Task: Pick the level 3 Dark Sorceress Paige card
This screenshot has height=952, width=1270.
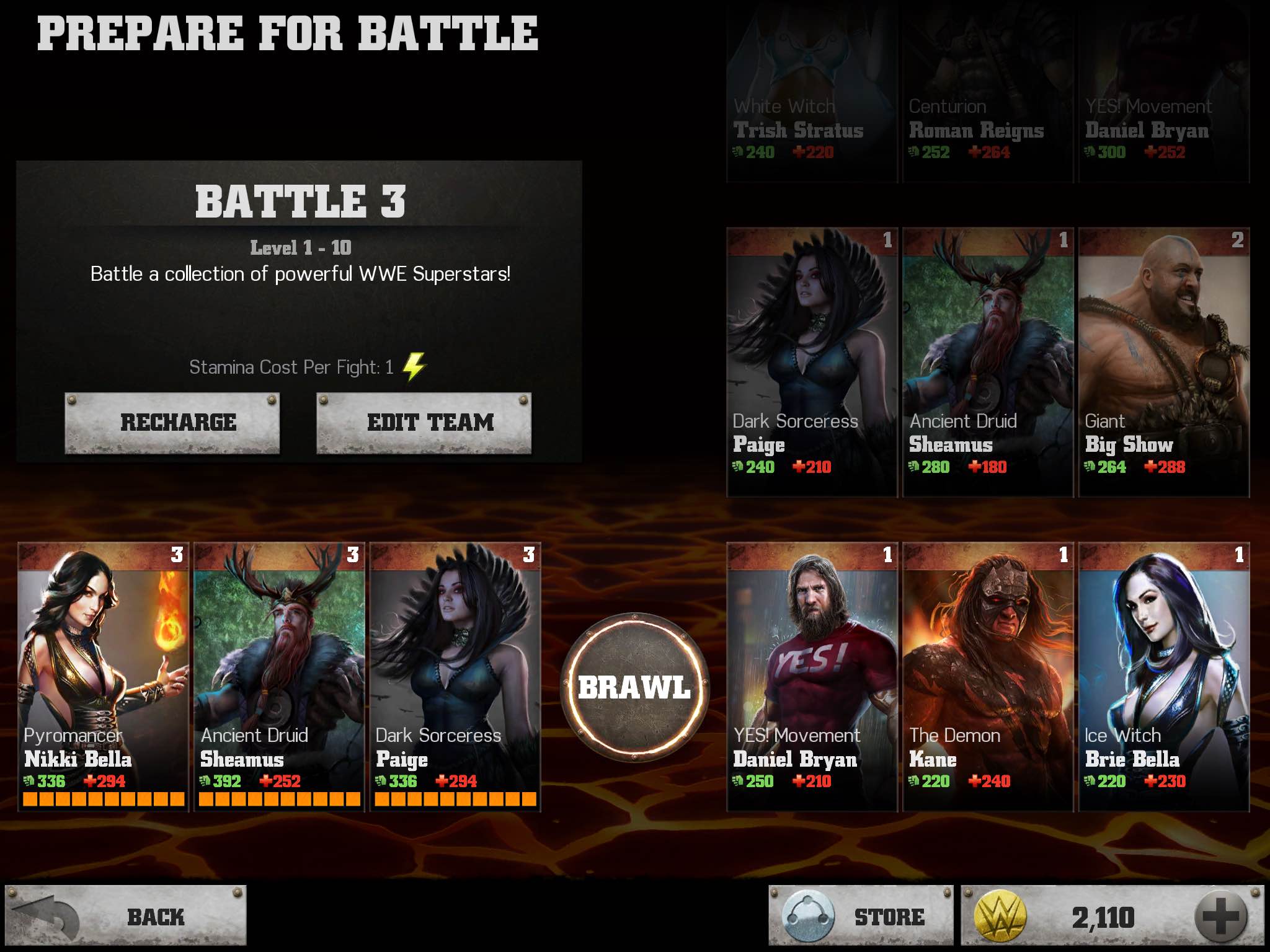Action: point(455,676)
